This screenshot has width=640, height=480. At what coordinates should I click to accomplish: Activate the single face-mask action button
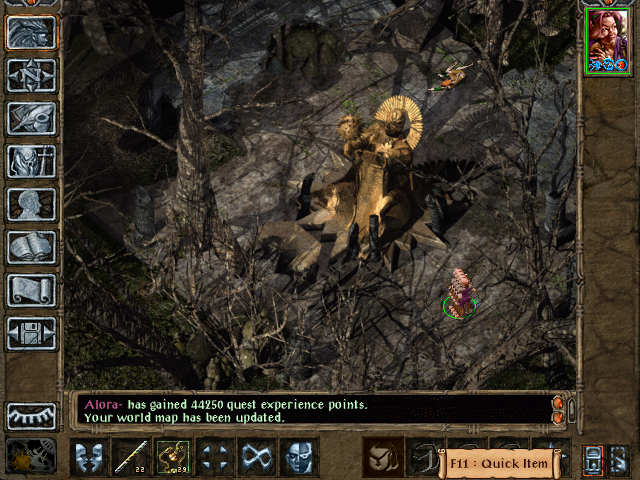point(299,457)
